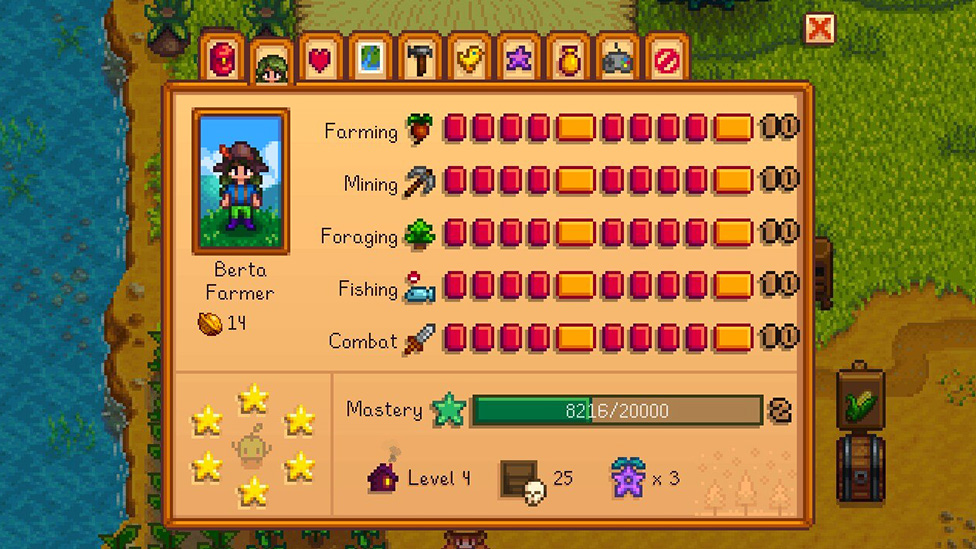Screen dimensions: 976x549
Task: Open the social heart tab
Action: (x=320, y=60)
